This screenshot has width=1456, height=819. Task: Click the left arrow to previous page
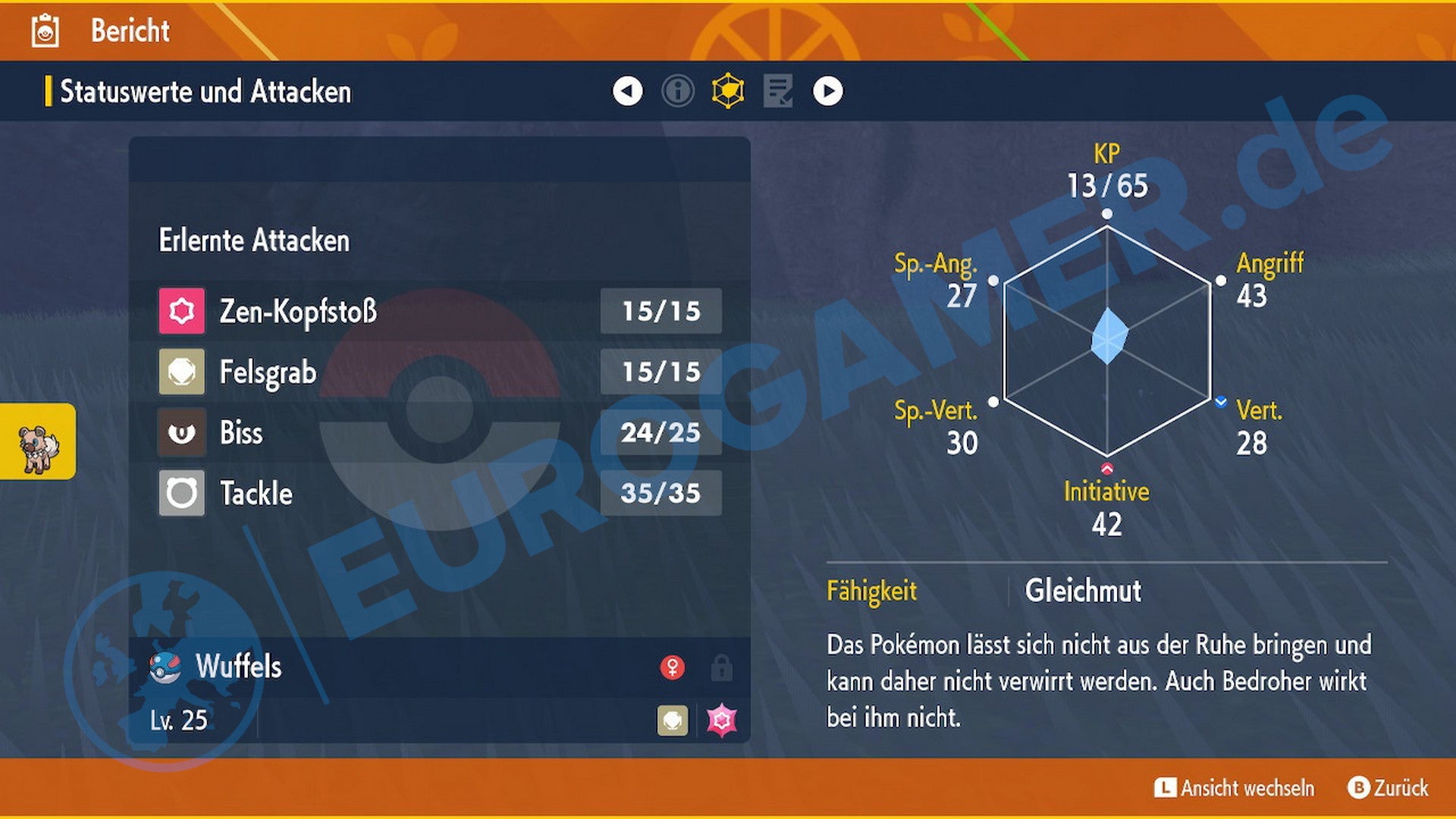pyautogui.click(x=626, y=91)
